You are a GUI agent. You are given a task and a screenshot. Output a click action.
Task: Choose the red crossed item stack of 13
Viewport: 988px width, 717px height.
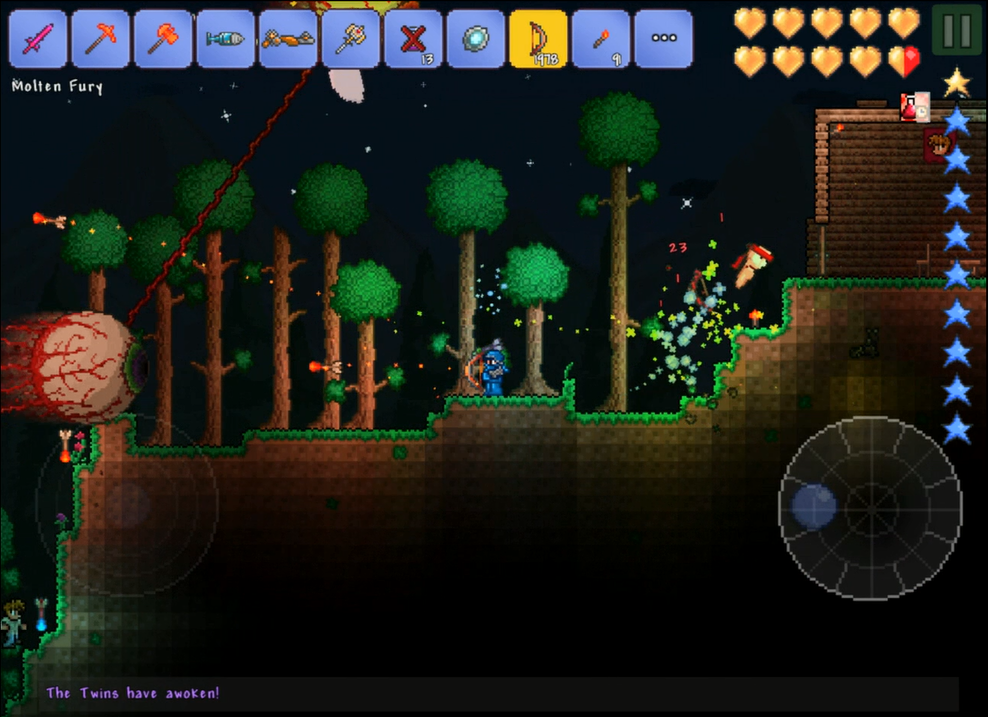click(413, 39)
